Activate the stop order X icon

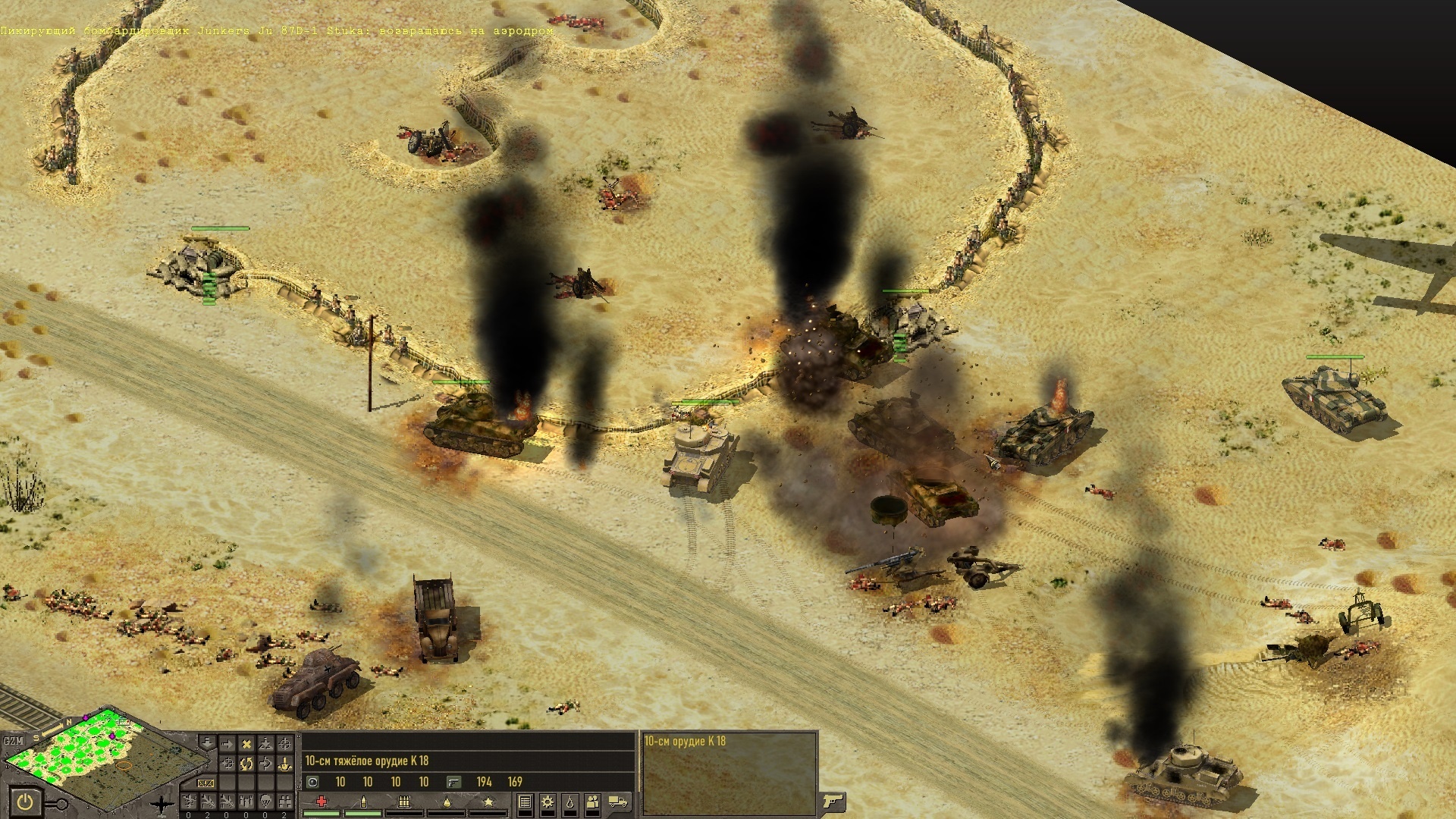pyautogui.click(x=246, y=744)
